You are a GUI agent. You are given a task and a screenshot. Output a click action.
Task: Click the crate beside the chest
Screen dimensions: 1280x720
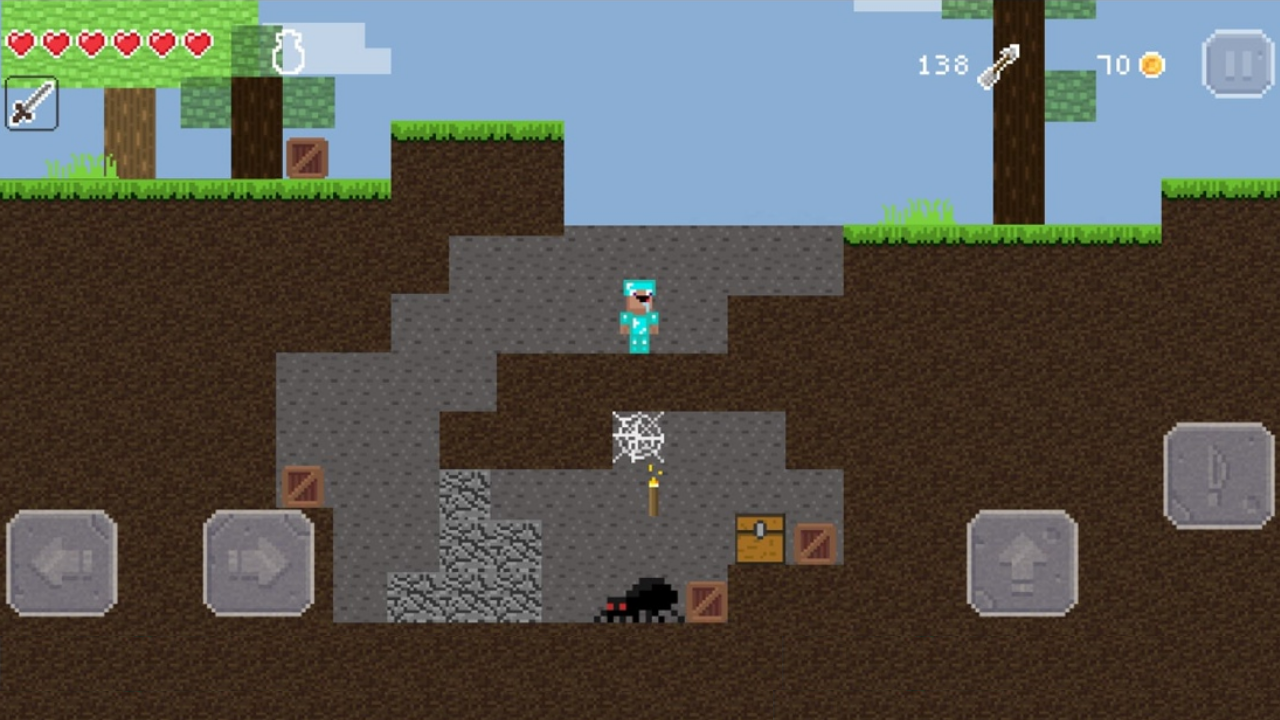[815, 545]
